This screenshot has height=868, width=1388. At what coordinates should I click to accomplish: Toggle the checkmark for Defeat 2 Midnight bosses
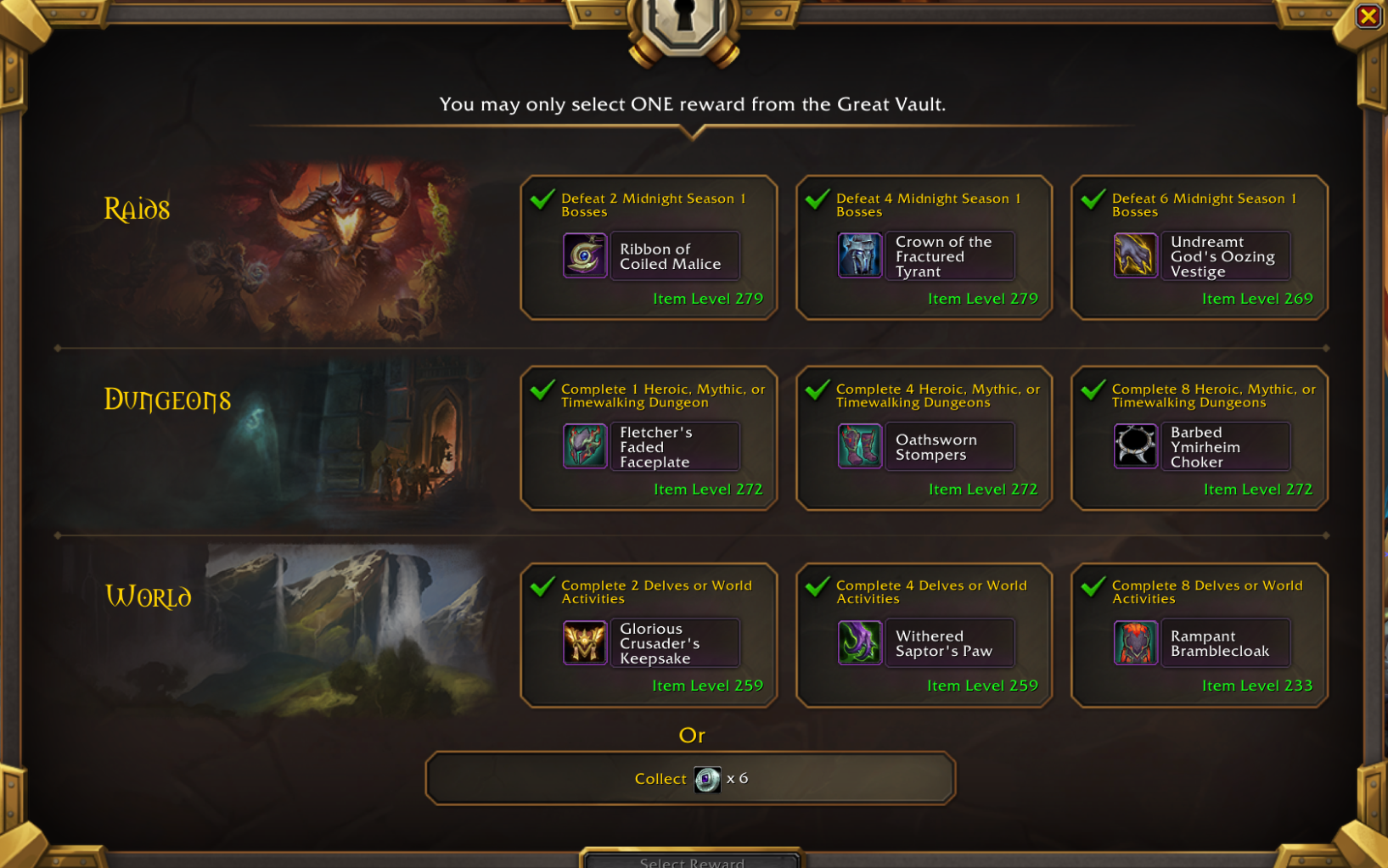click(541, 199)
